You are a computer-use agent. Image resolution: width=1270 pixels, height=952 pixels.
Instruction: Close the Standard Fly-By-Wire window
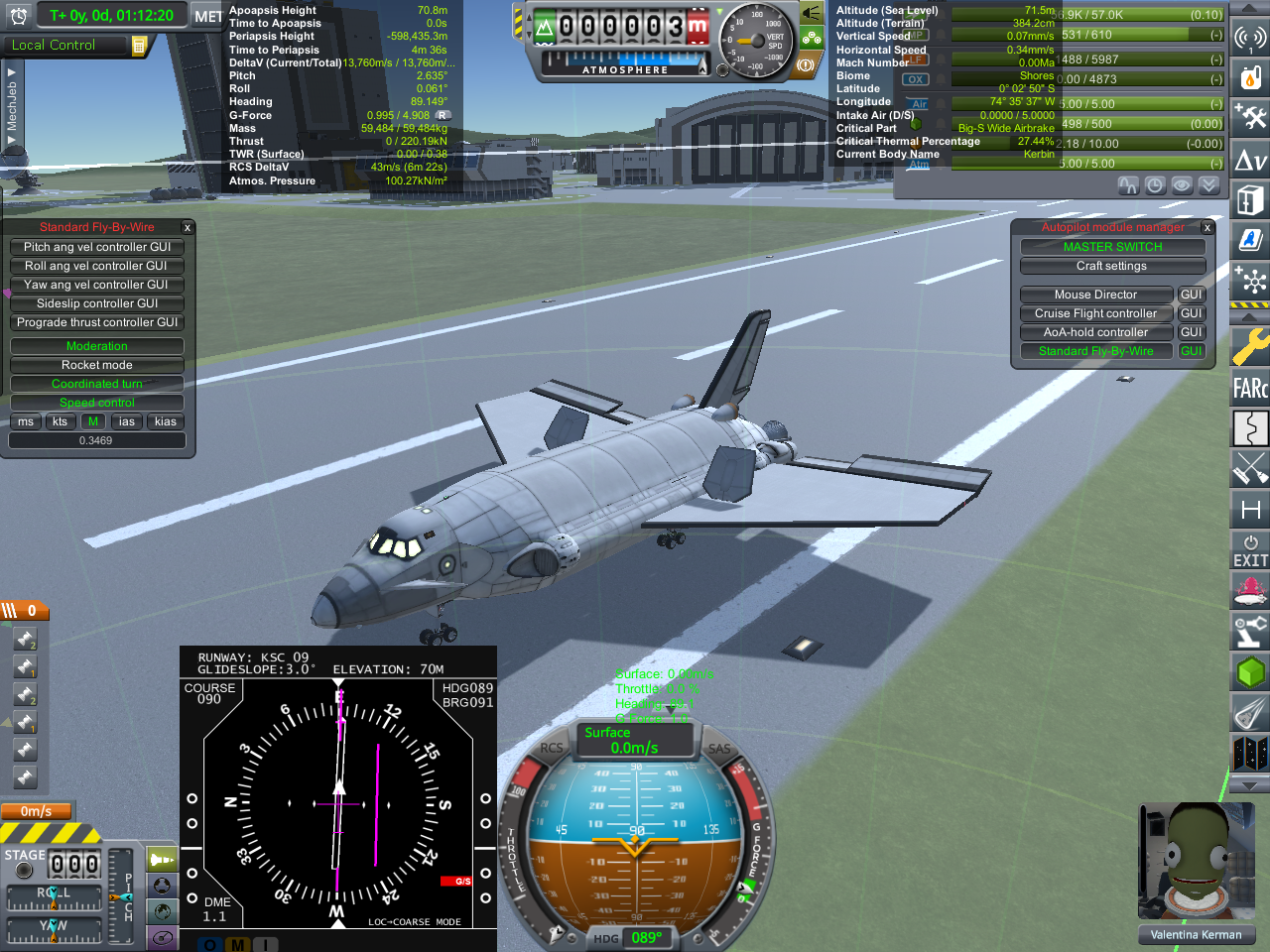(x=187, y=228)
